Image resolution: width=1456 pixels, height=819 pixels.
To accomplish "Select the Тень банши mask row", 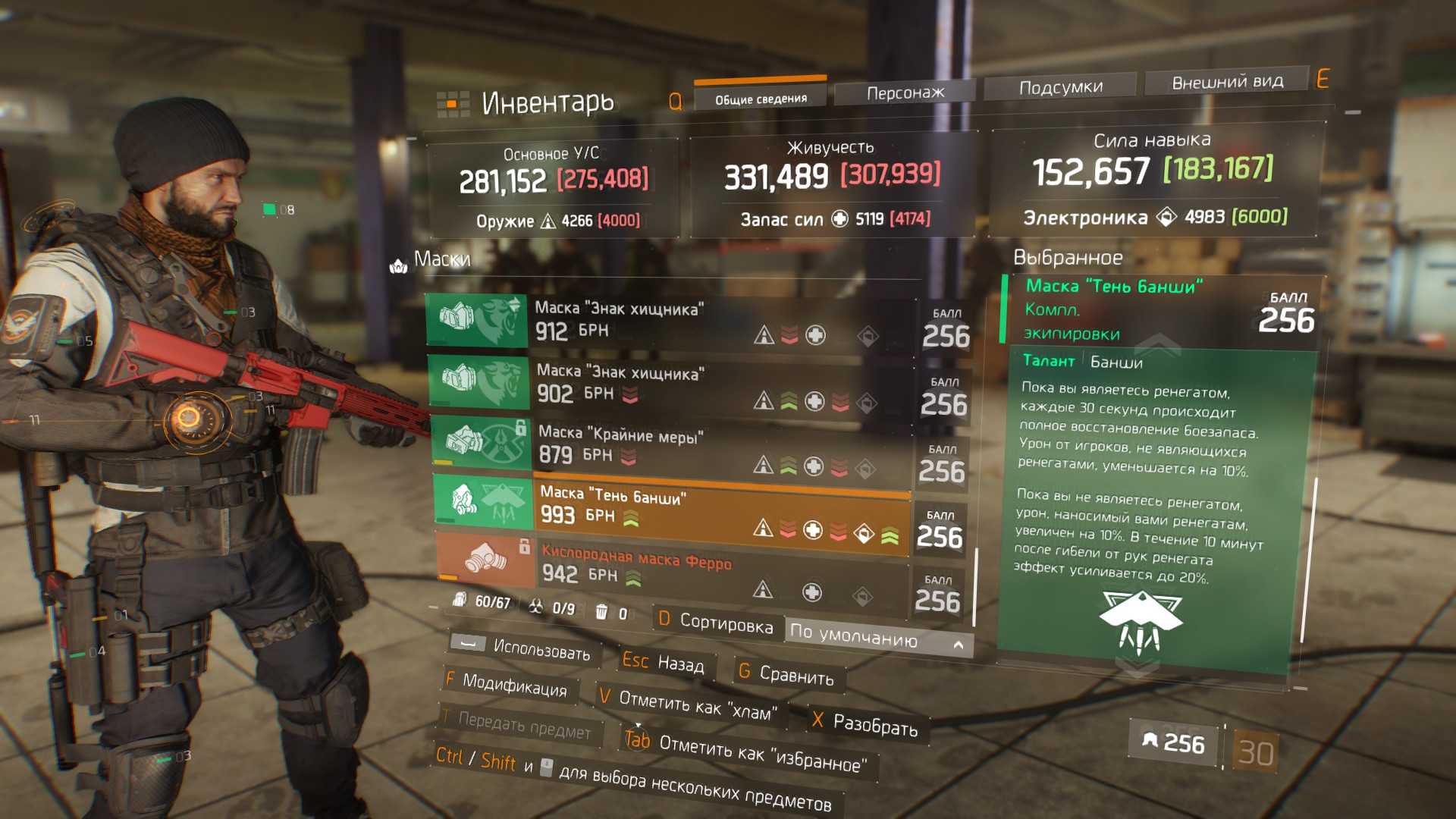I will (667, 510).
